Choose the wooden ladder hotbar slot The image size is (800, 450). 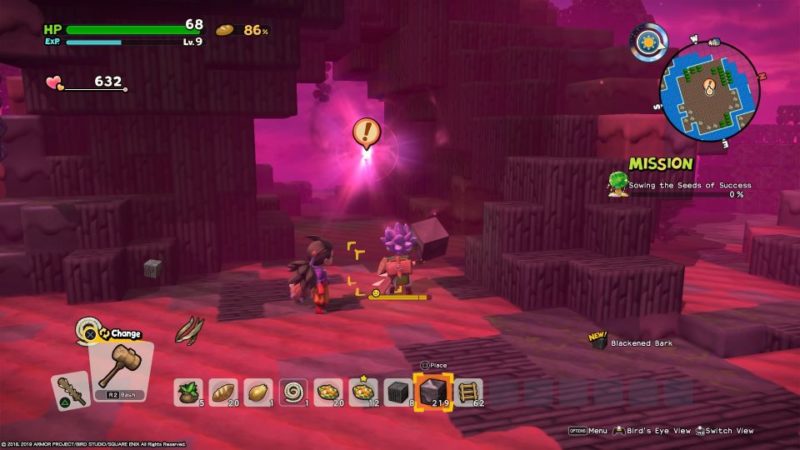(467, 390)
